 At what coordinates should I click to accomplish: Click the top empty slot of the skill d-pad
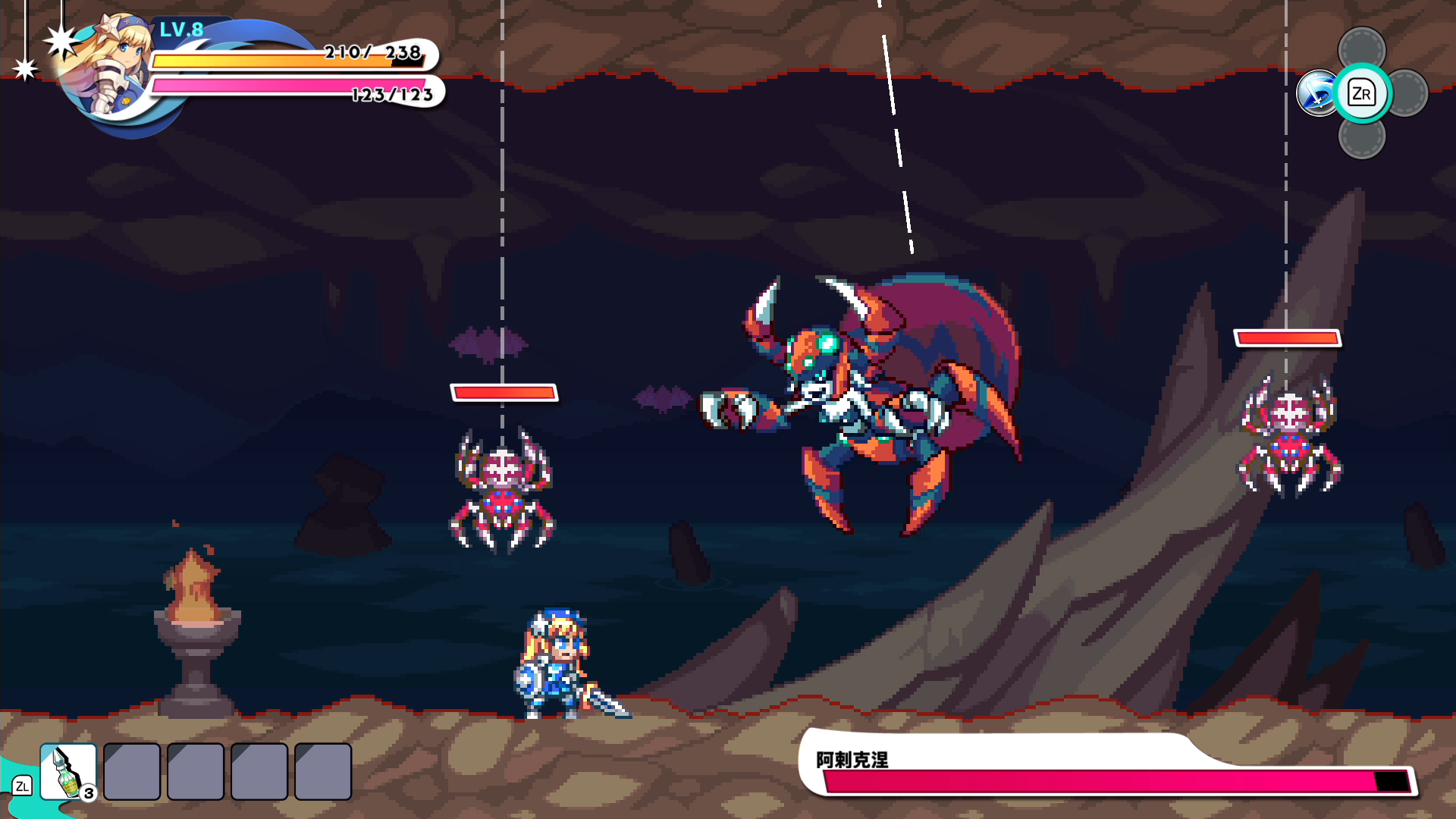pyautogui.click(x=1363, y=45)
